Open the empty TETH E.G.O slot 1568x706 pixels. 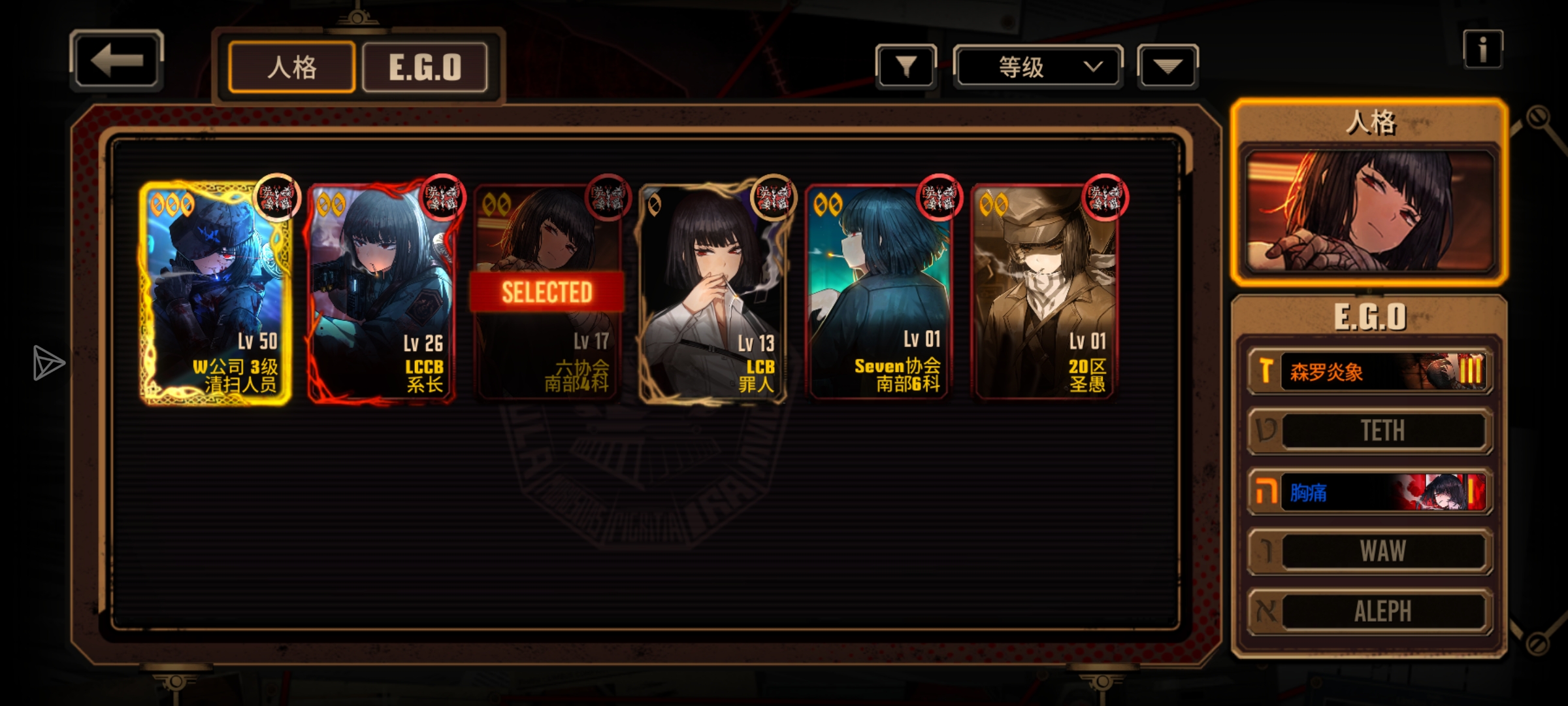pos(1370,431)
